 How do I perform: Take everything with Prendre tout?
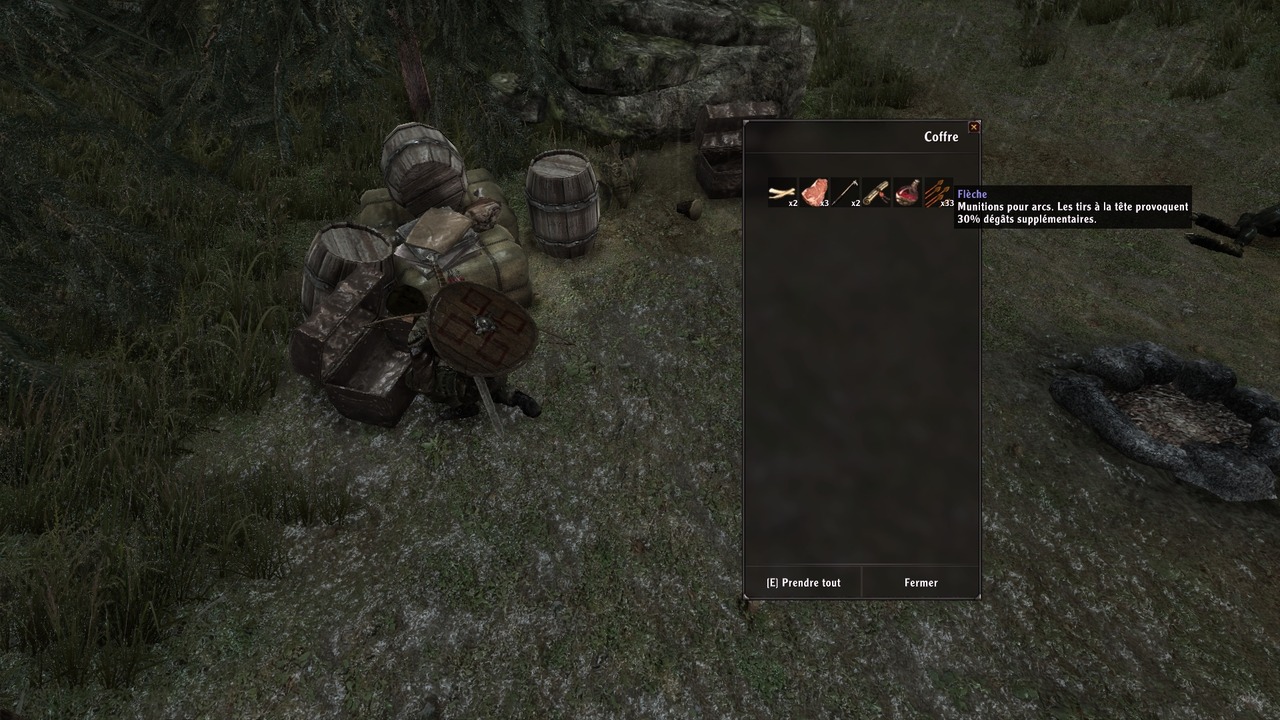(803, 583)
